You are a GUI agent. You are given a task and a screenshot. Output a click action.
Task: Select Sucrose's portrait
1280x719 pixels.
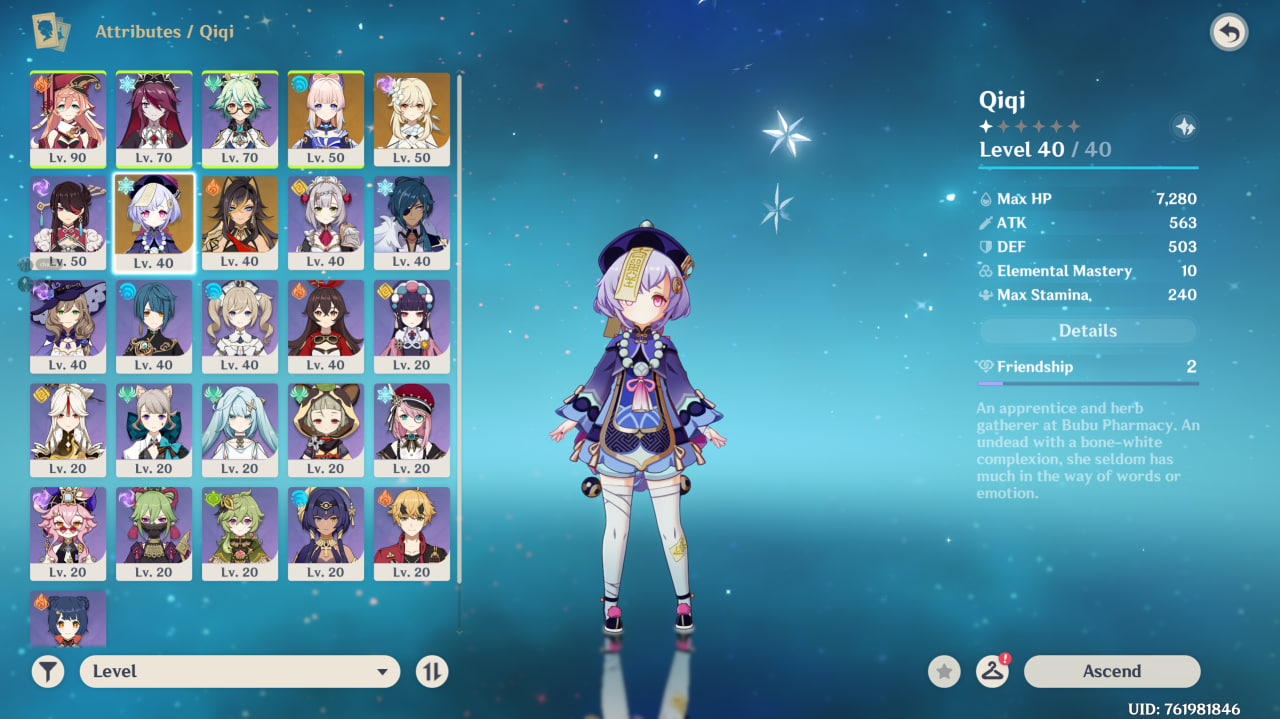(x=240, y=118)
